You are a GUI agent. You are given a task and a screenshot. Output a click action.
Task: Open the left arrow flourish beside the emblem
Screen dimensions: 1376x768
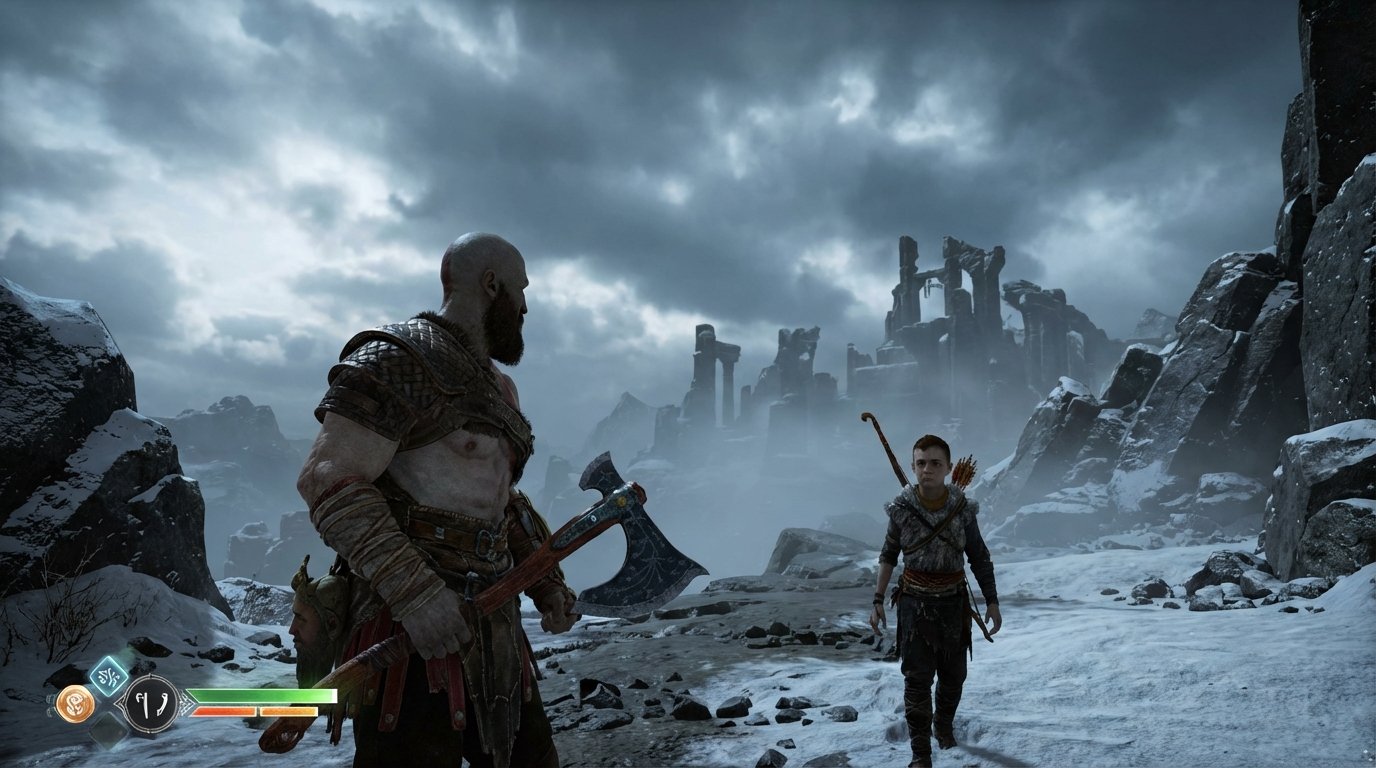[x=120, y=703]
